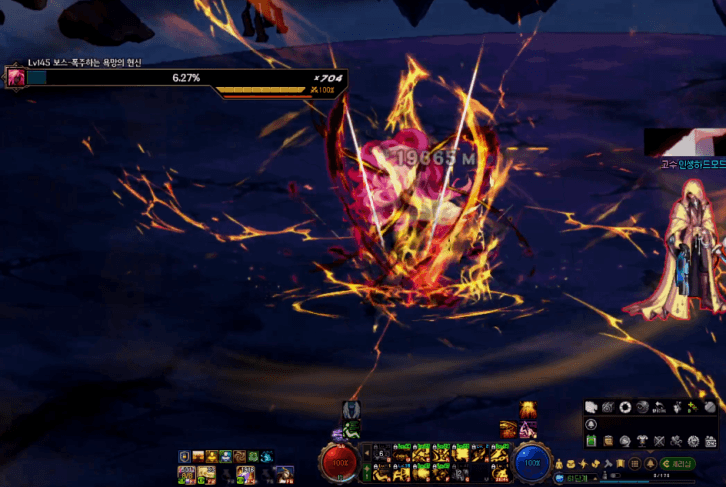Click the boss portrait on the HP bar
Viewport: 726px width, 487px height.
coord(16,77)
